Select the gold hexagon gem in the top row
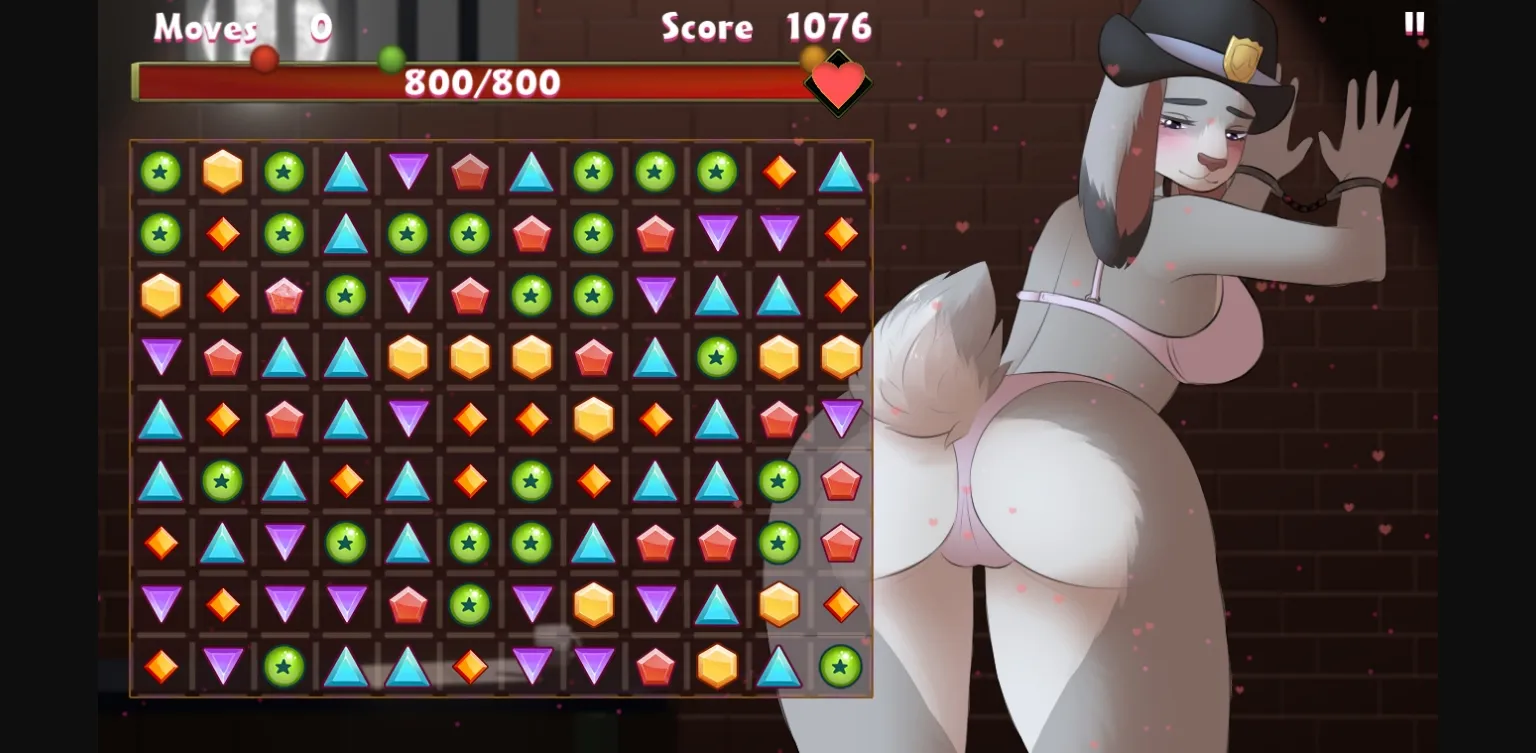Image resolution: width=1536 pixels, height=753 pixels. coord(222,171)
